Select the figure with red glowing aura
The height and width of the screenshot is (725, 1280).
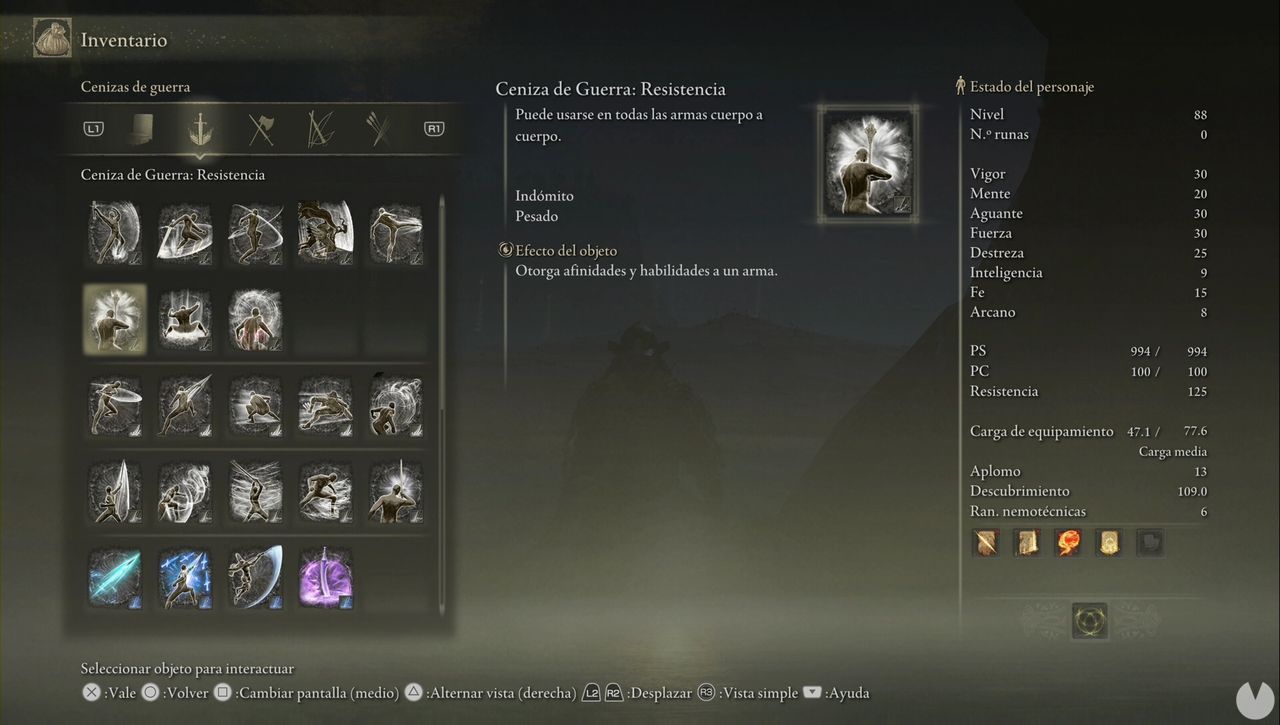(255, 319)
